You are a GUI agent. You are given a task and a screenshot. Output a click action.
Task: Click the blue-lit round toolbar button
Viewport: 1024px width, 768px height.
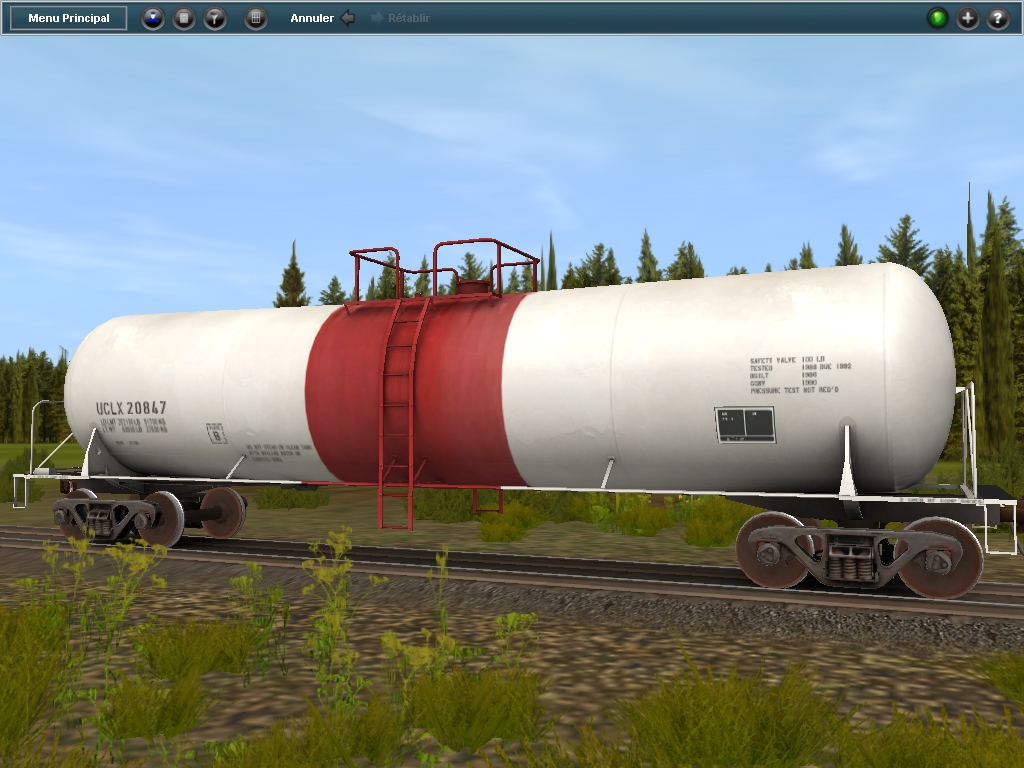153,18
